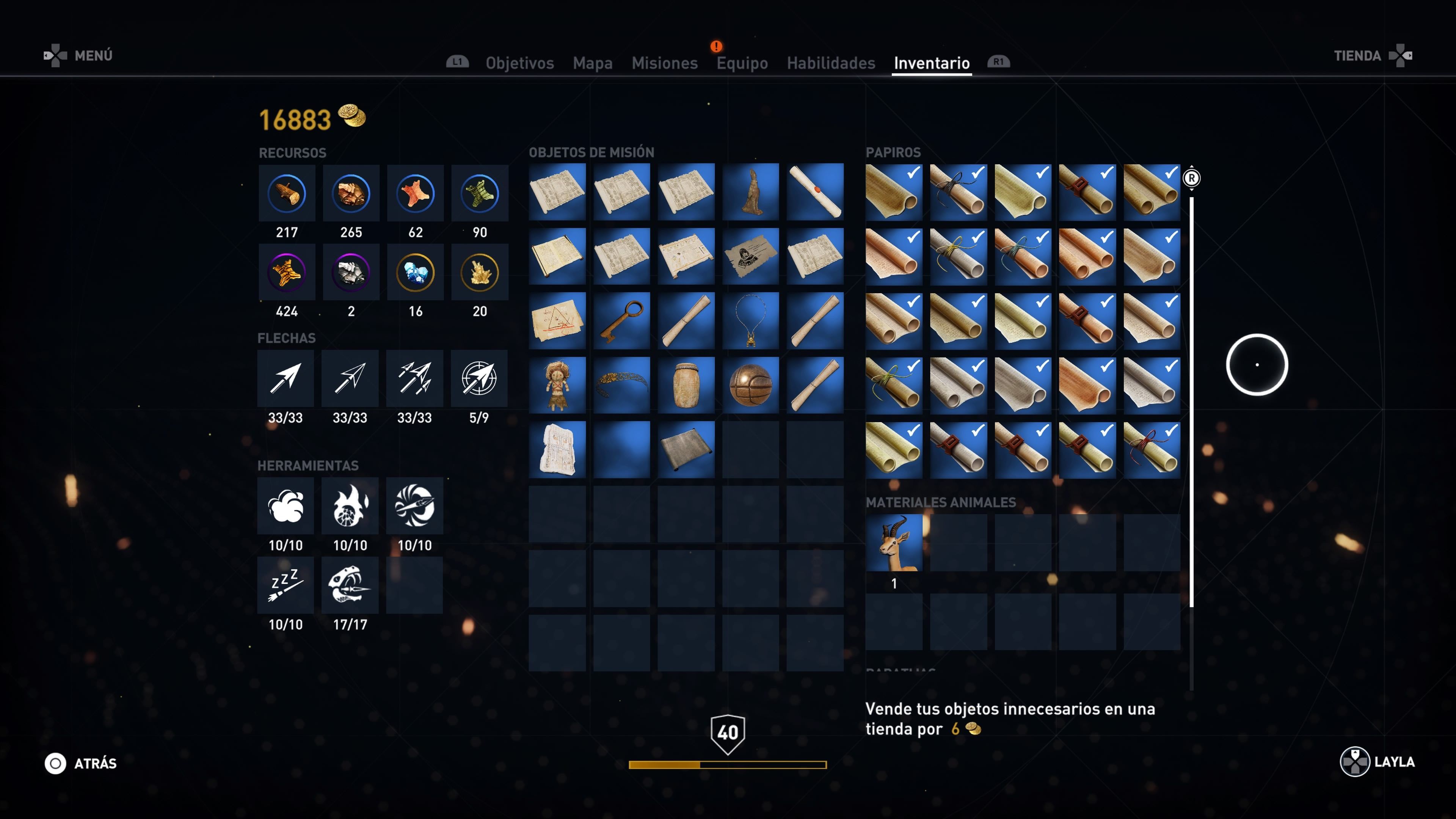Image resolution: width=1456 pixels, height=819 pixels.
Task: Select the sleep dart tool
Action: (286, 585)
